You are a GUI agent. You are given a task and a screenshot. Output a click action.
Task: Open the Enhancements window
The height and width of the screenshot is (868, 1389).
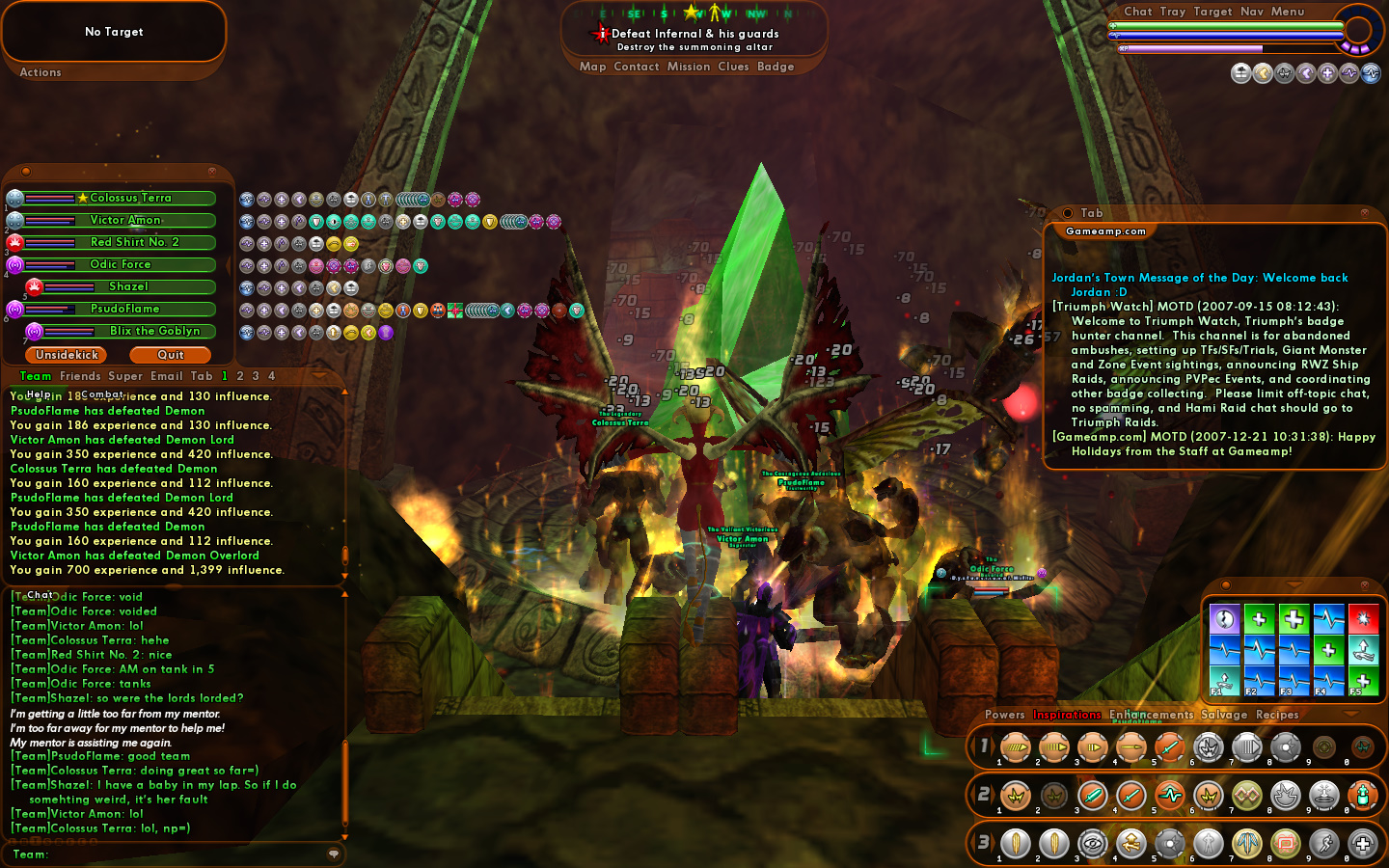coord(1151,715)
